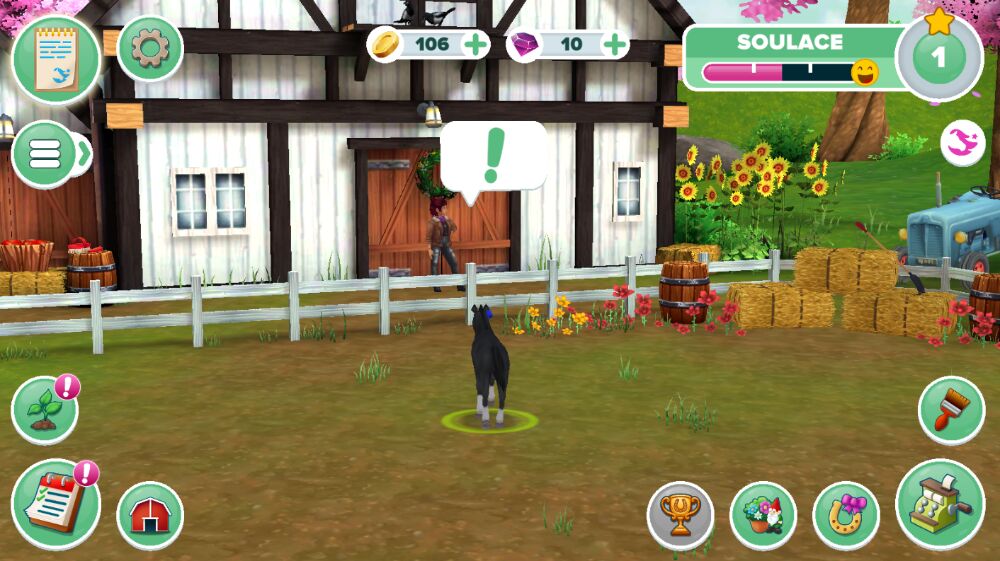Open the notepad with bird icon
This screenshot has height=561, width=1000.
pyautogui.click(x=55, y=59)
